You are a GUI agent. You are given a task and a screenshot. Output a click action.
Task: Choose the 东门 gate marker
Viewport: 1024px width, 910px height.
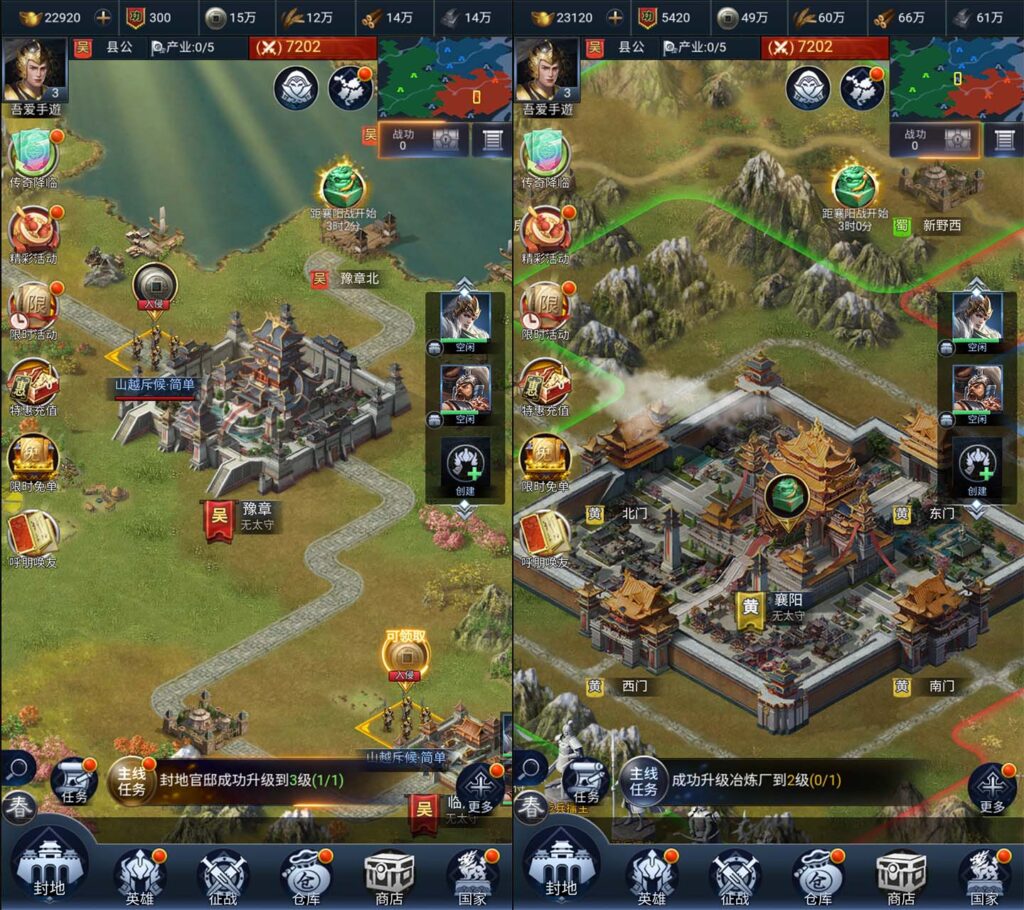click(928, 514)
